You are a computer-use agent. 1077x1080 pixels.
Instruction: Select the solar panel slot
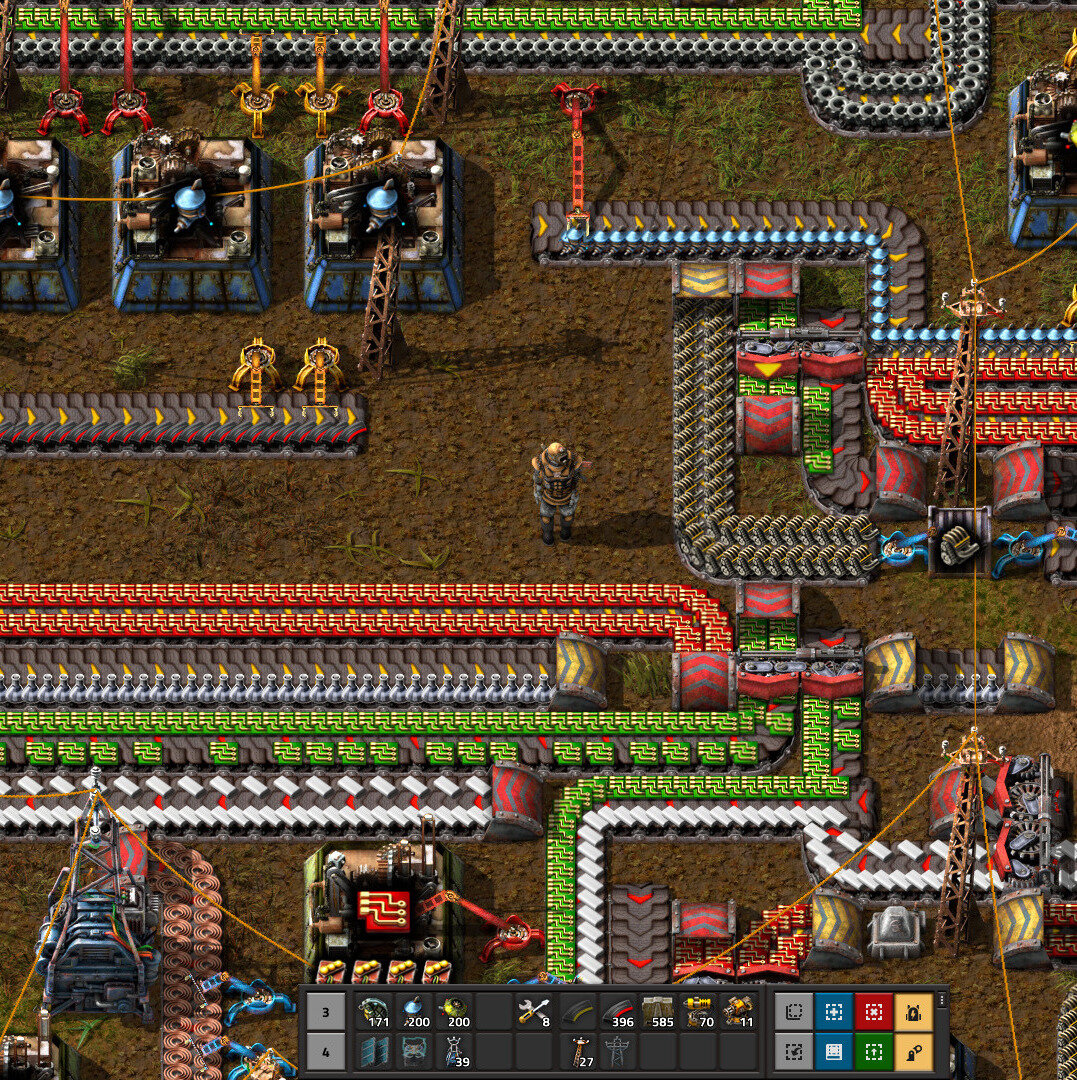coord(376,1051)
